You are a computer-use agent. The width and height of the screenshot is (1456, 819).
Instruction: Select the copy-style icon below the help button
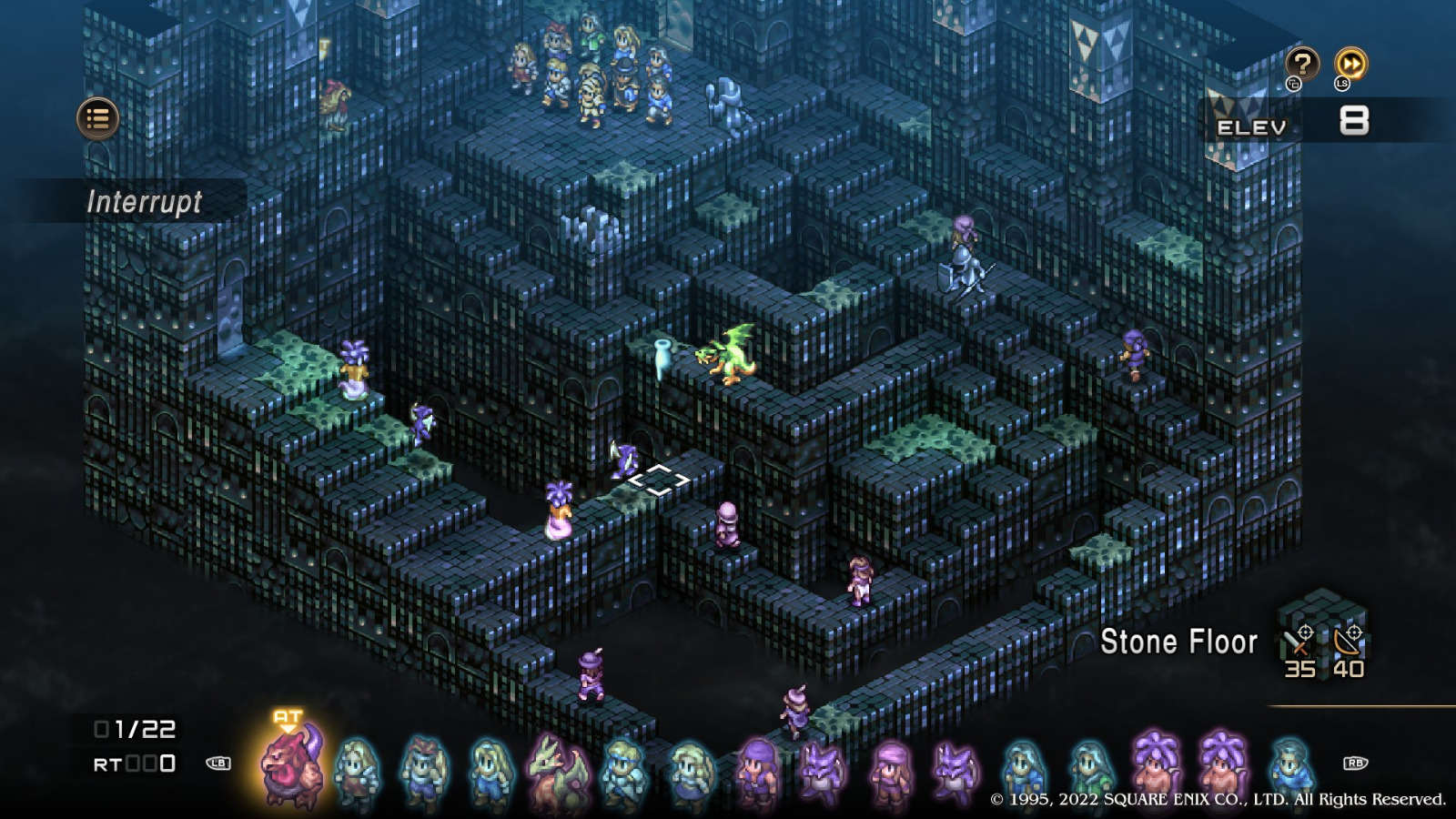[x=1294, y=85]
